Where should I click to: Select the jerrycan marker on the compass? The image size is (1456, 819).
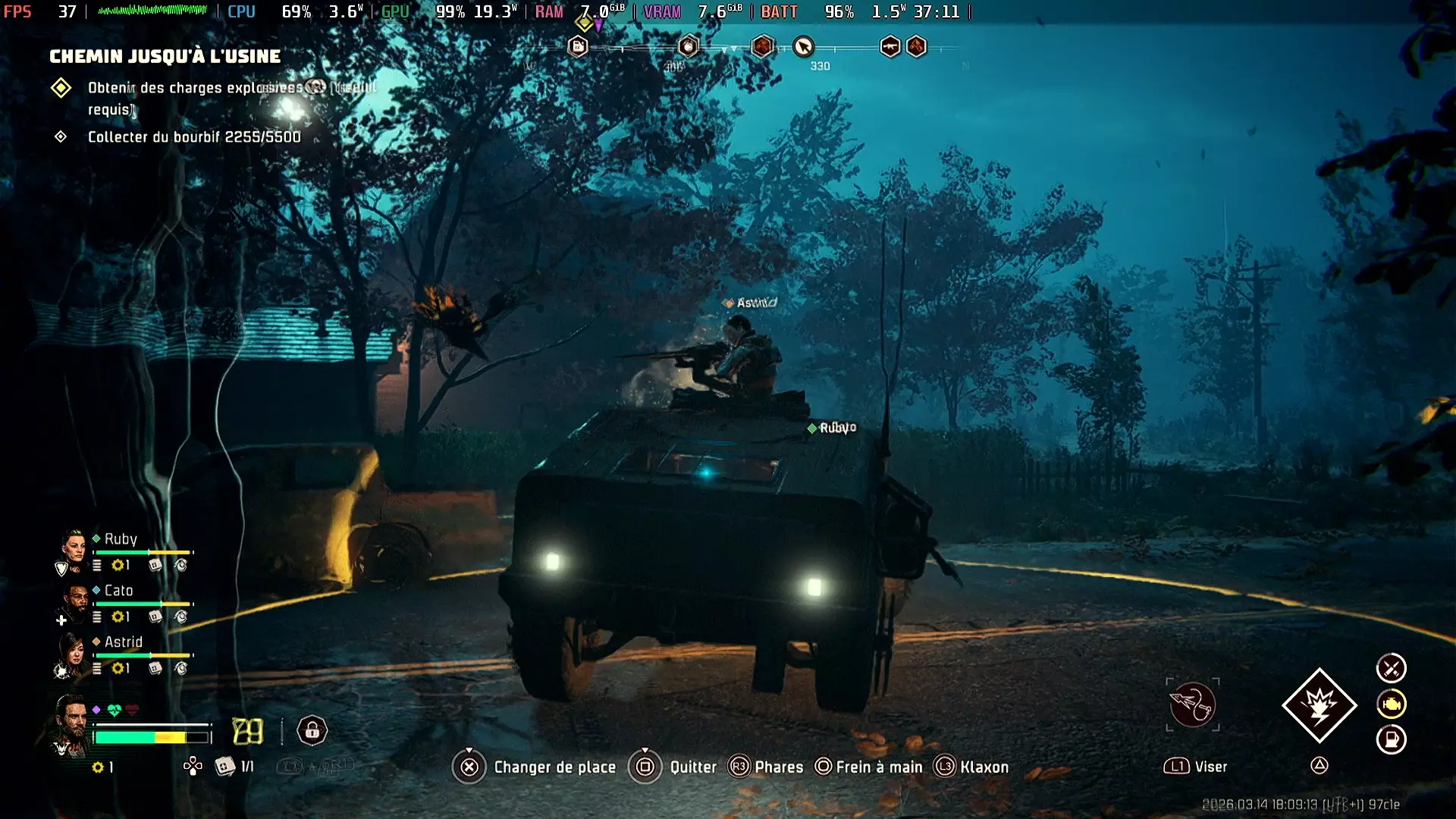pyautogui.click(x=578, y=47)
